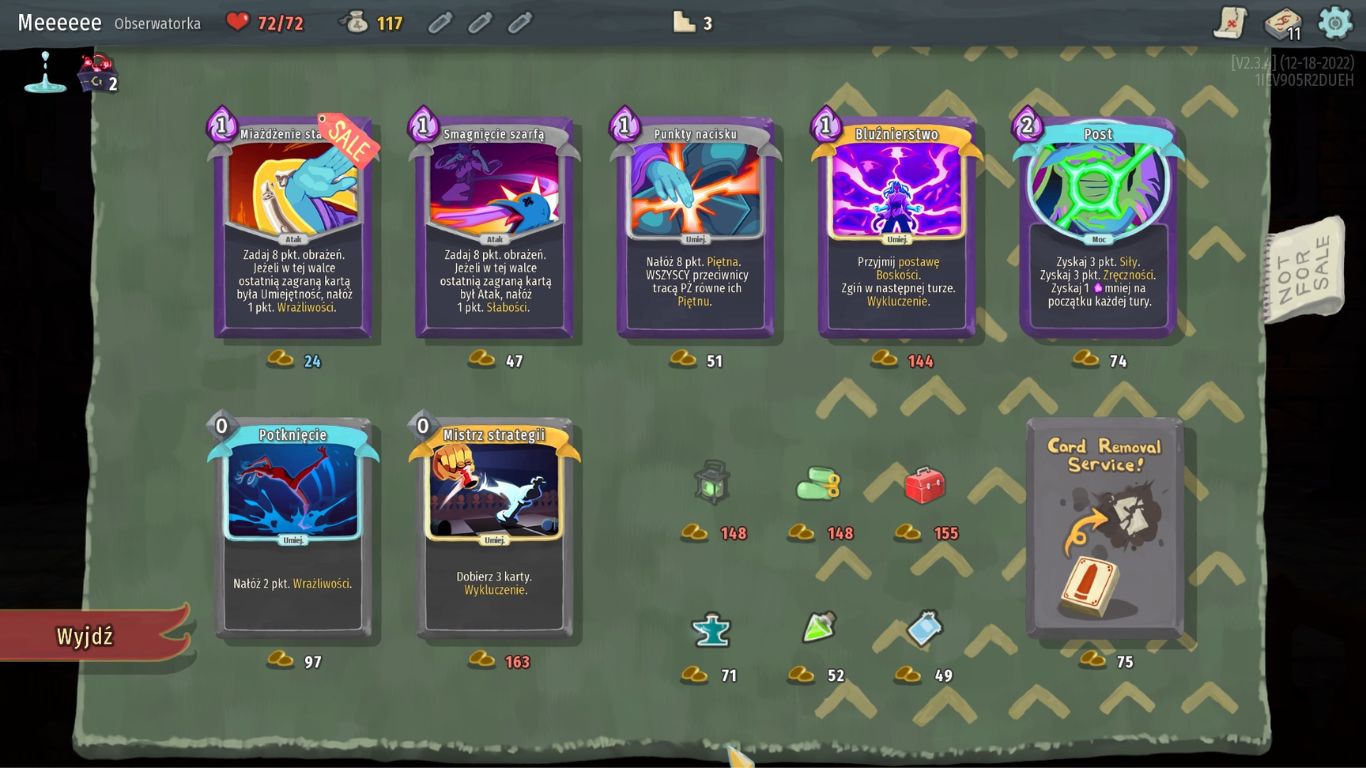Select the Mistrz strategii card

(494, 528)
